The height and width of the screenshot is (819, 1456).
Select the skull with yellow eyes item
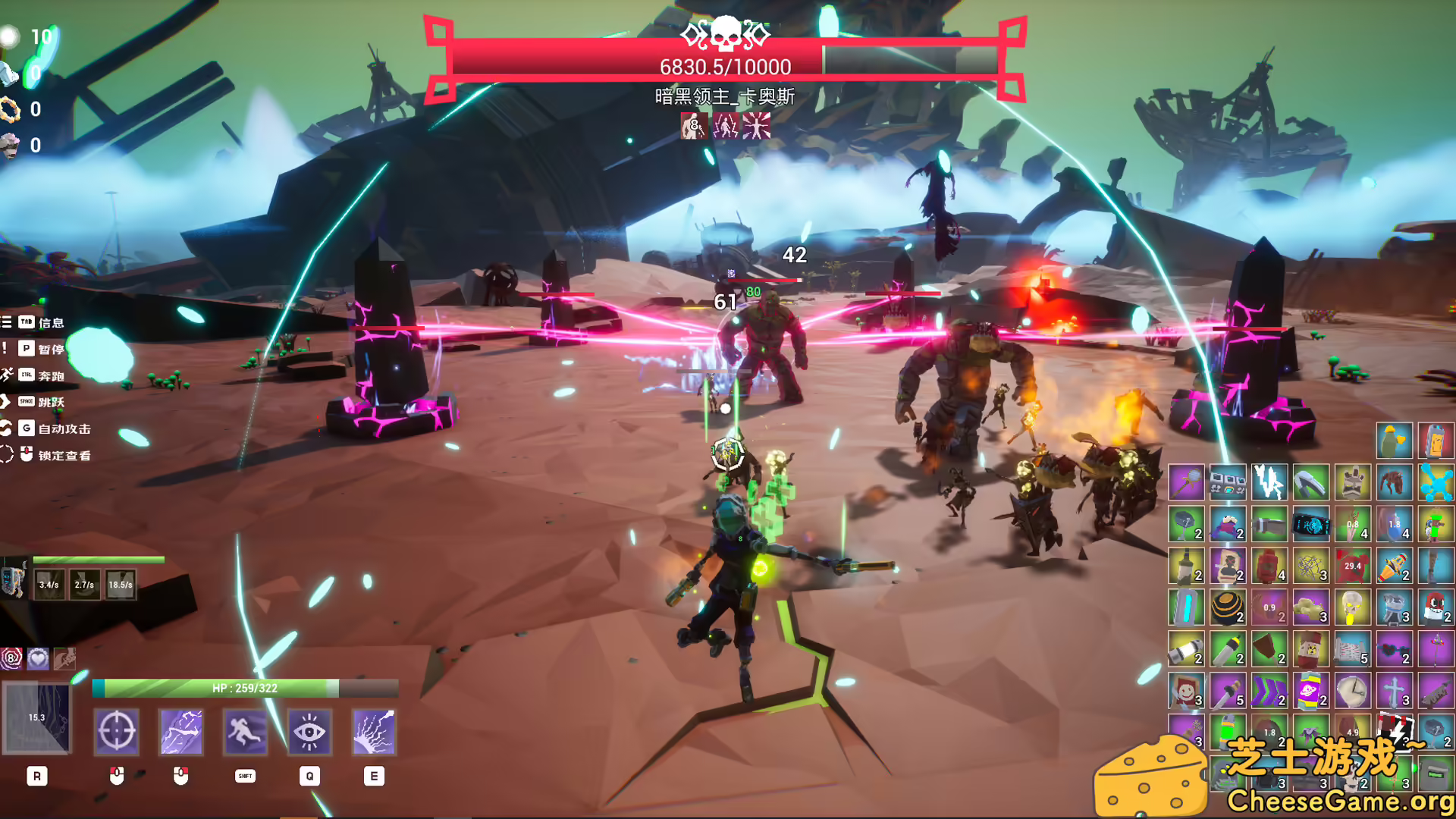pyautogui.click(x=1351, y=607)
